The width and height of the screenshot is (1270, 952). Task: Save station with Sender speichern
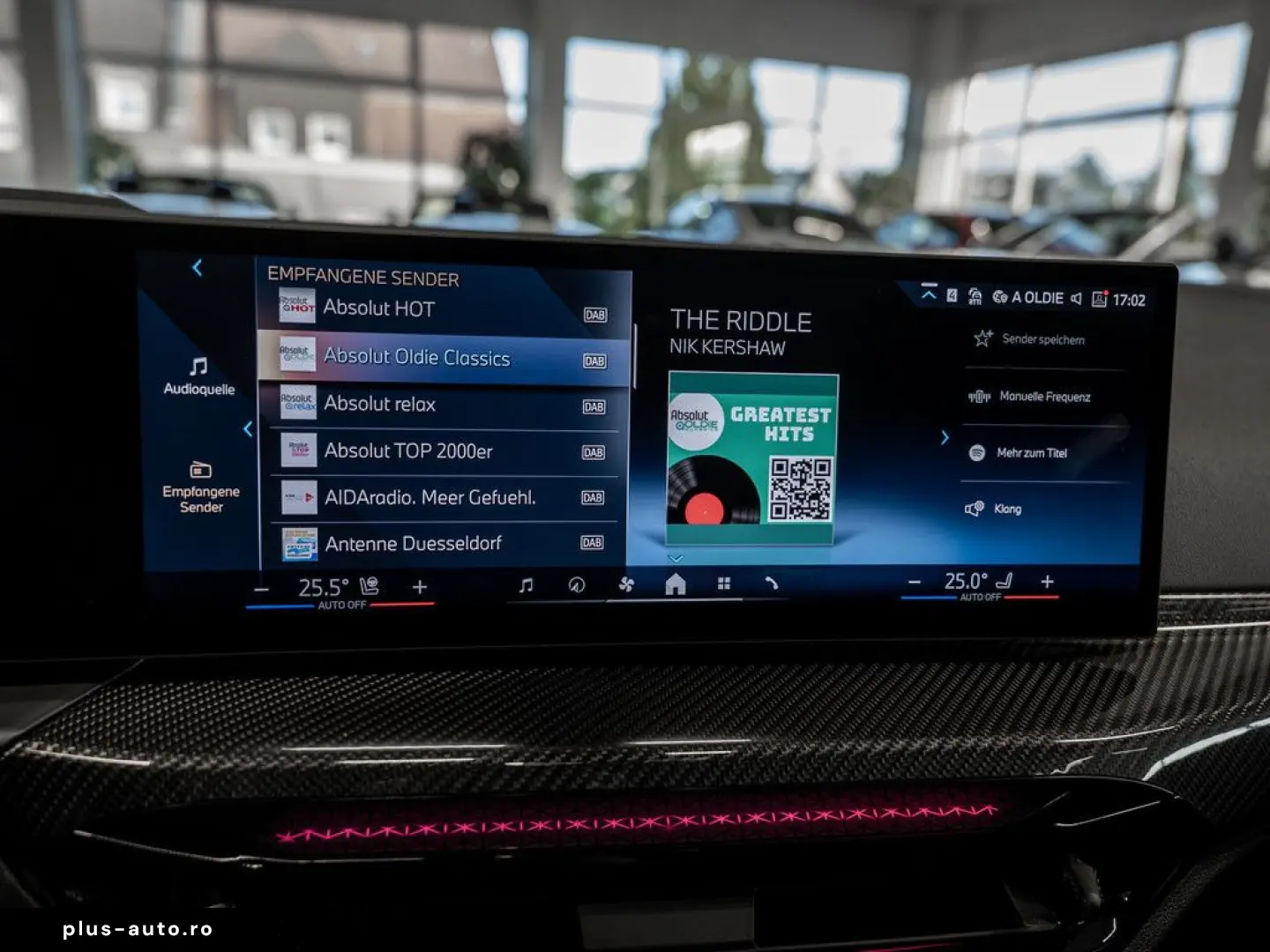click(x=1032, y=339)
